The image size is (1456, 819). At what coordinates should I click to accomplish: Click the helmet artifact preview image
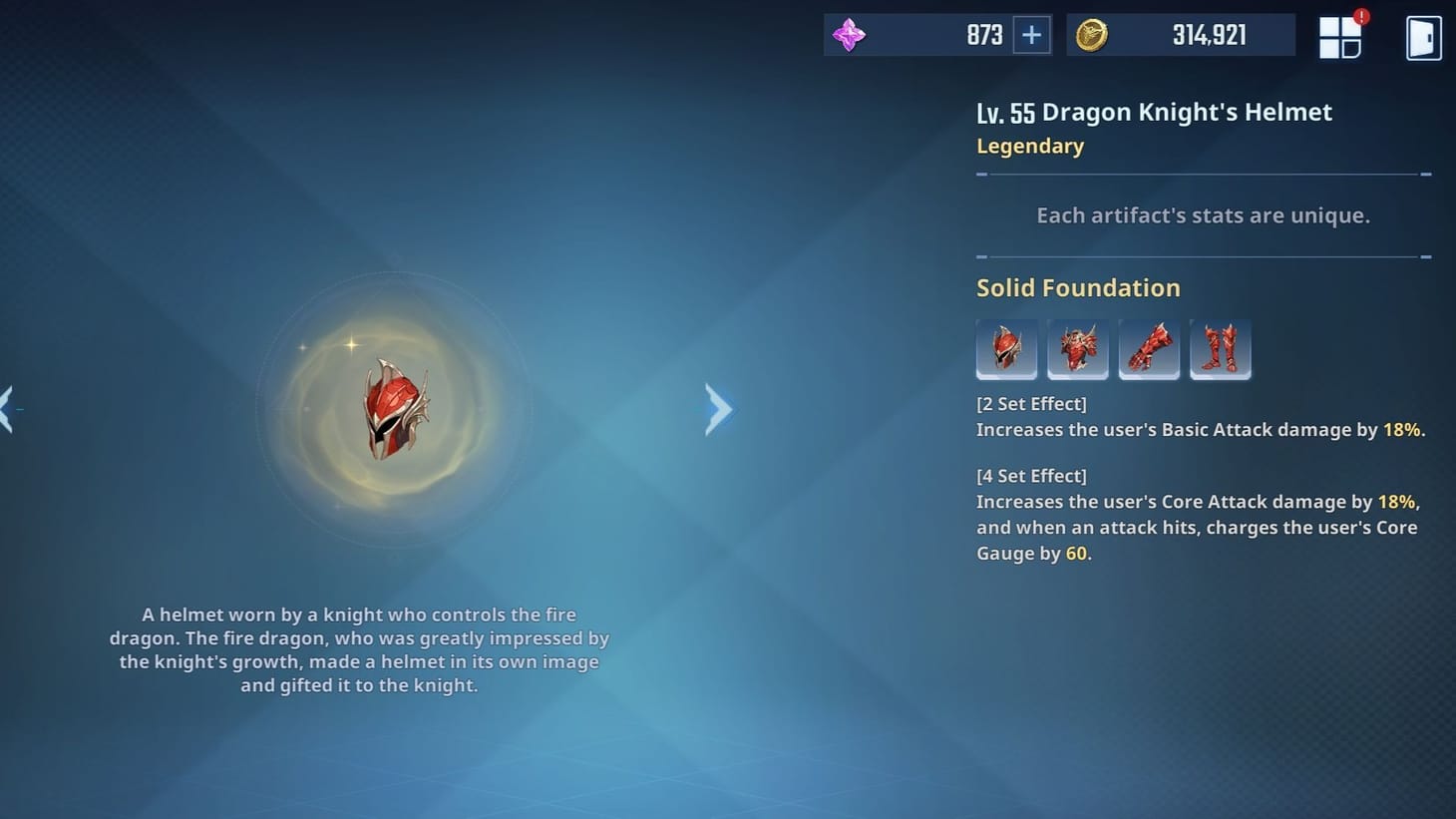(396, 409)
